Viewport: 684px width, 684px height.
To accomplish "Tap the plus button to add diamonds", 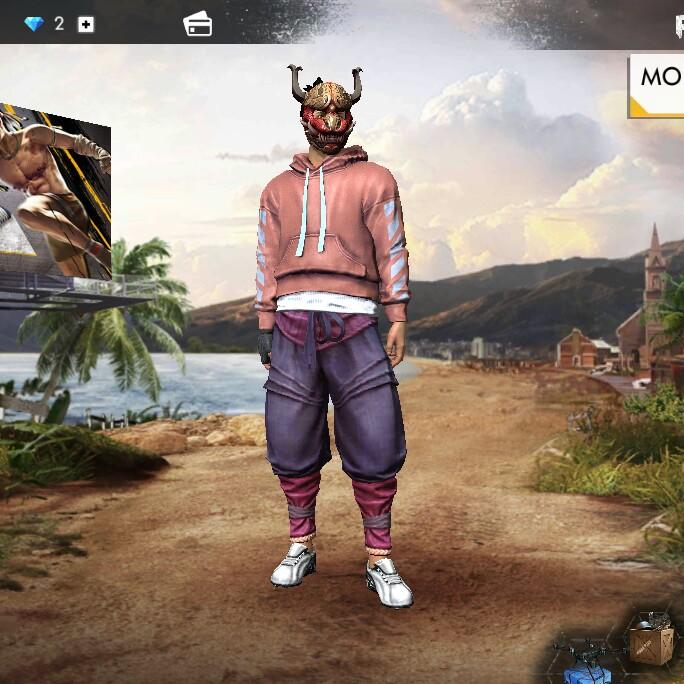I will [86, 24].
